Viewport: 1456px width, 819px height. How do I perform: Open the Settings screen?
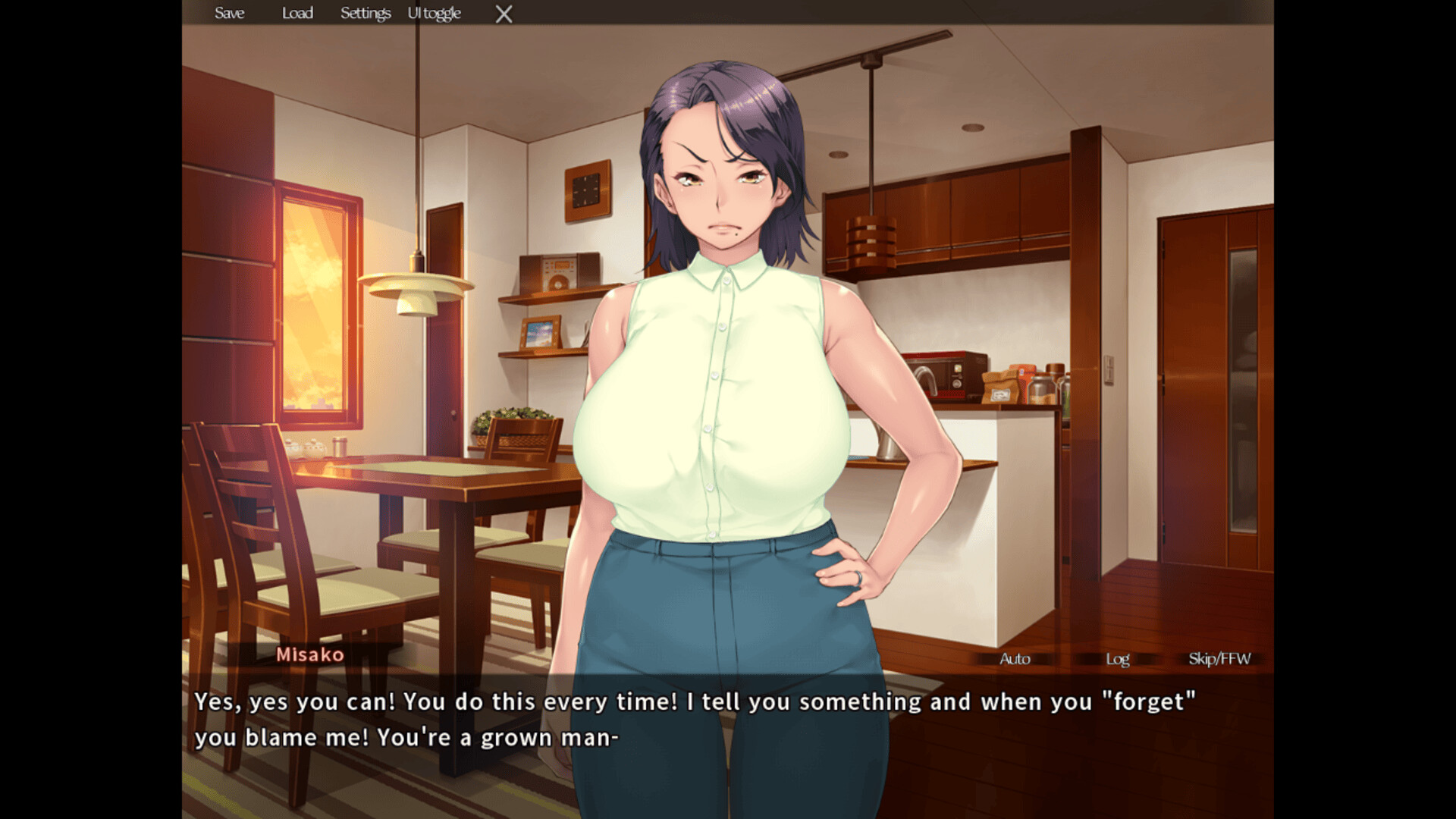[365, 13]
